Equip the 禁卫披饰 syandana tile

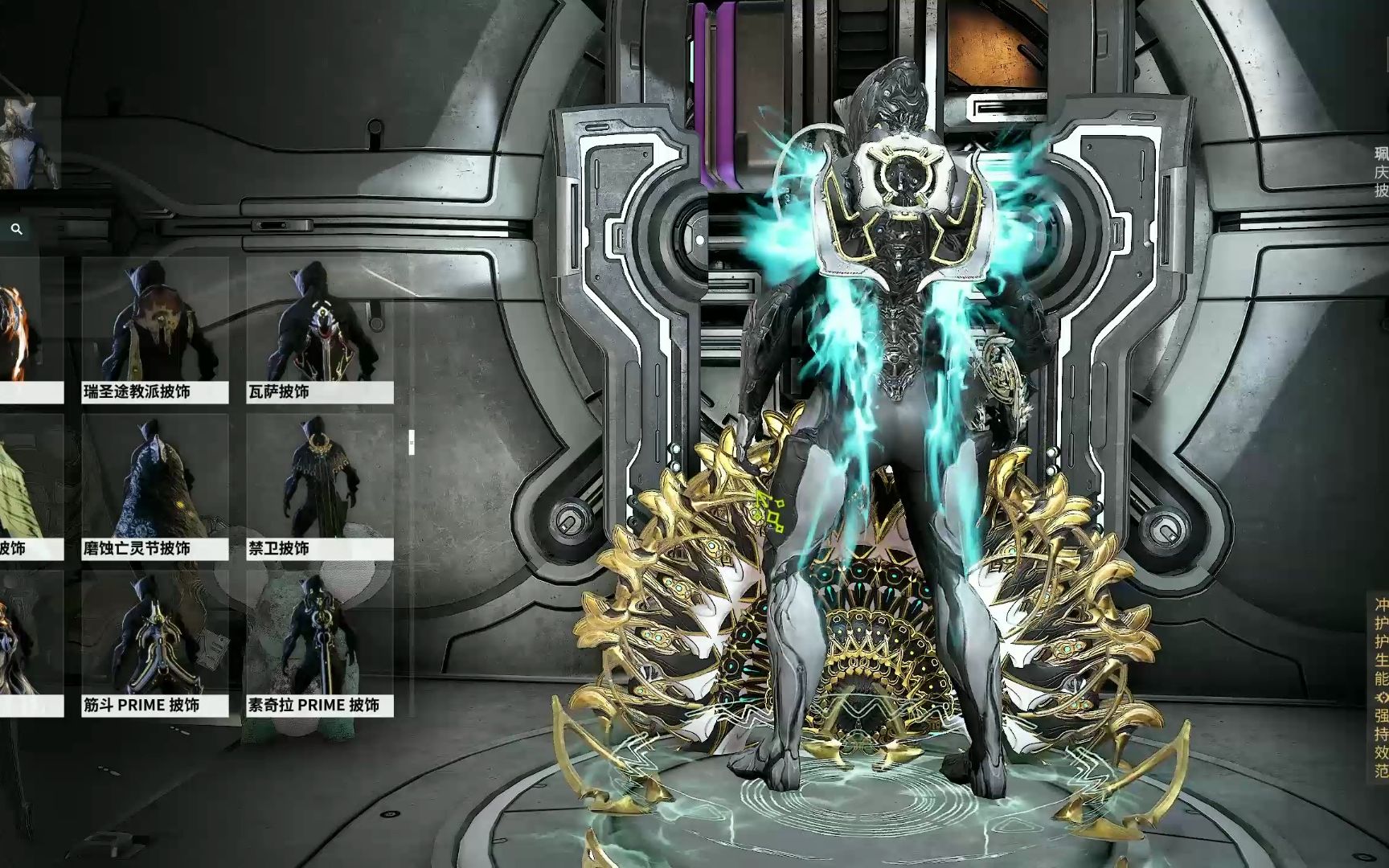coord(319,486)
